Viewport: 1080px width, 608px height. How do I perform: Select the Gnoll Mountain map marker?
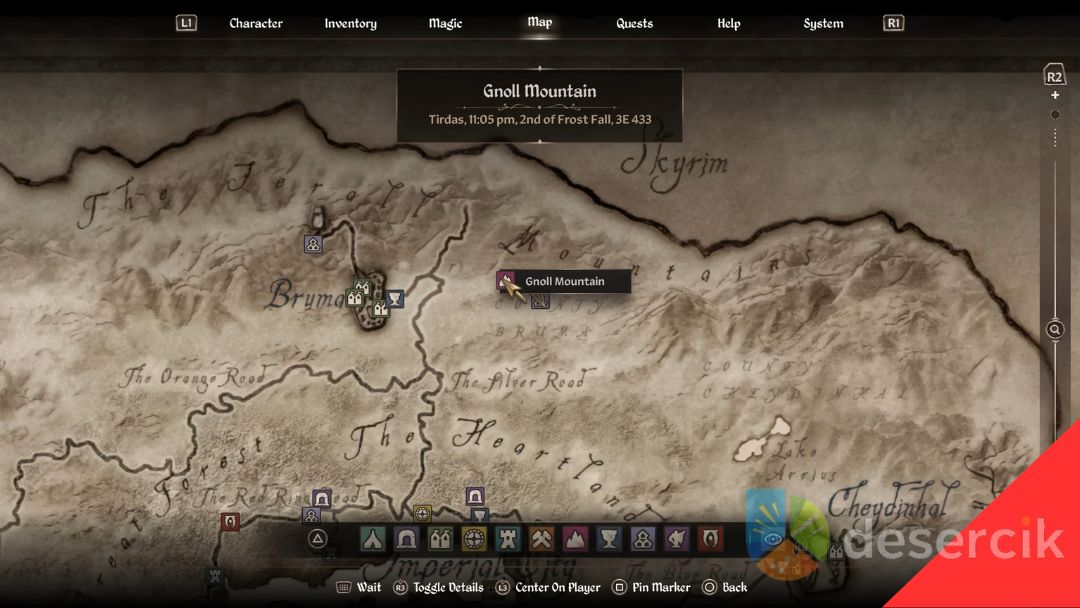506,281
